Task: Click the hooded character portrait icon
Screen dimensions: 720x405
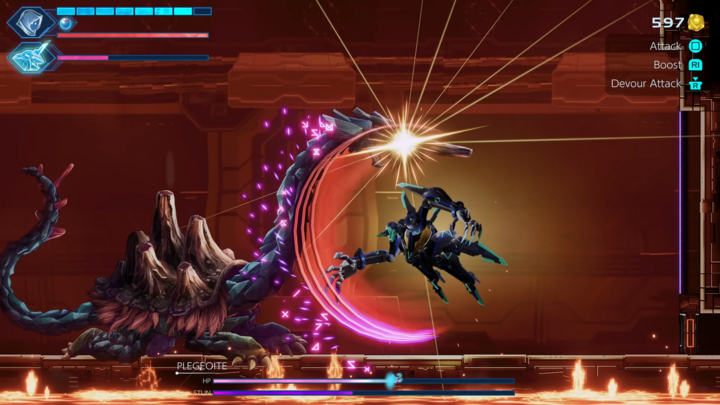Action: (30, 21)
